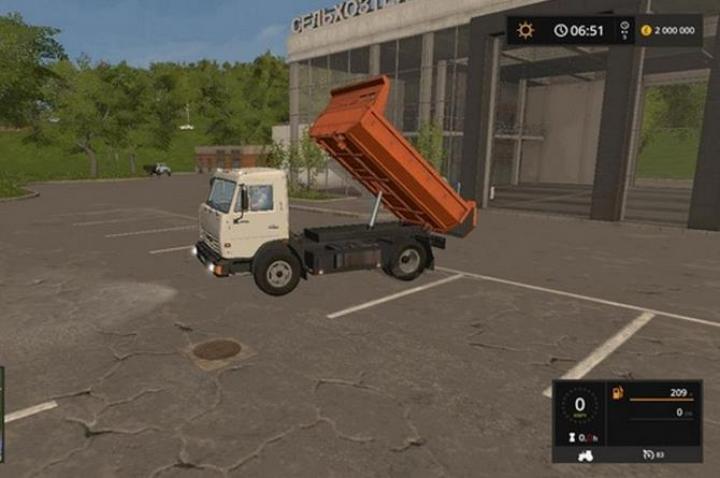Click the time scale indicator icon
The width and height of the screenshot is (720, 478).
click(x=625, y=31)
